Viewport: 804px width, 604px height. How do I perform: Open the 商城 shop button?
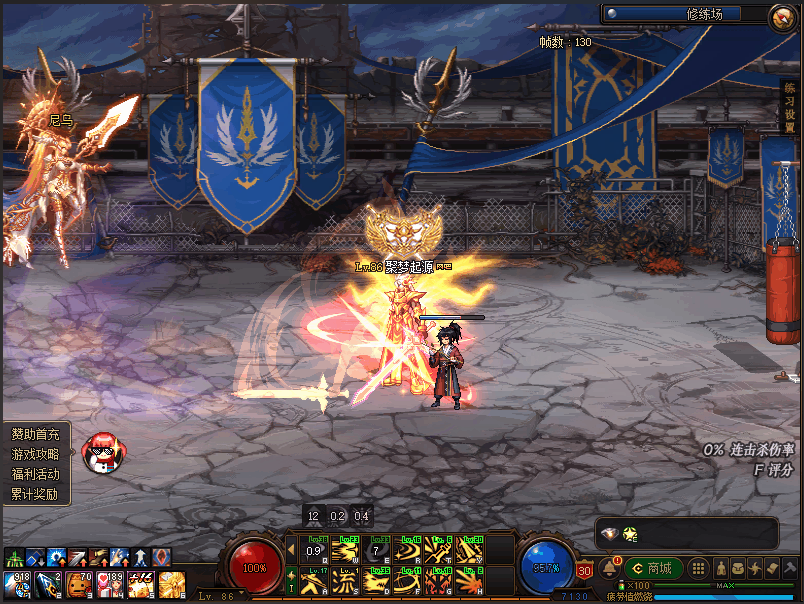pos(654,568)
